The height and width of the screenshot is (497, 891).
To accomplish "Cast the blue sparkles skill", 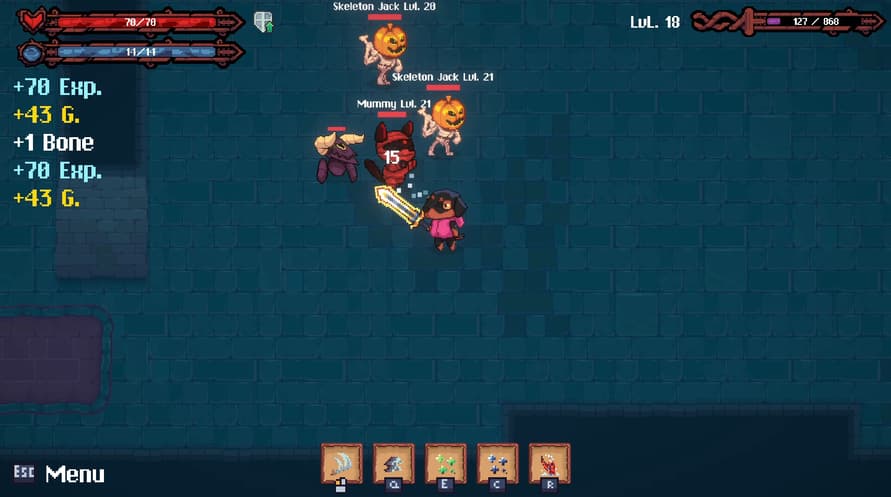I will [x=497, y=463].
